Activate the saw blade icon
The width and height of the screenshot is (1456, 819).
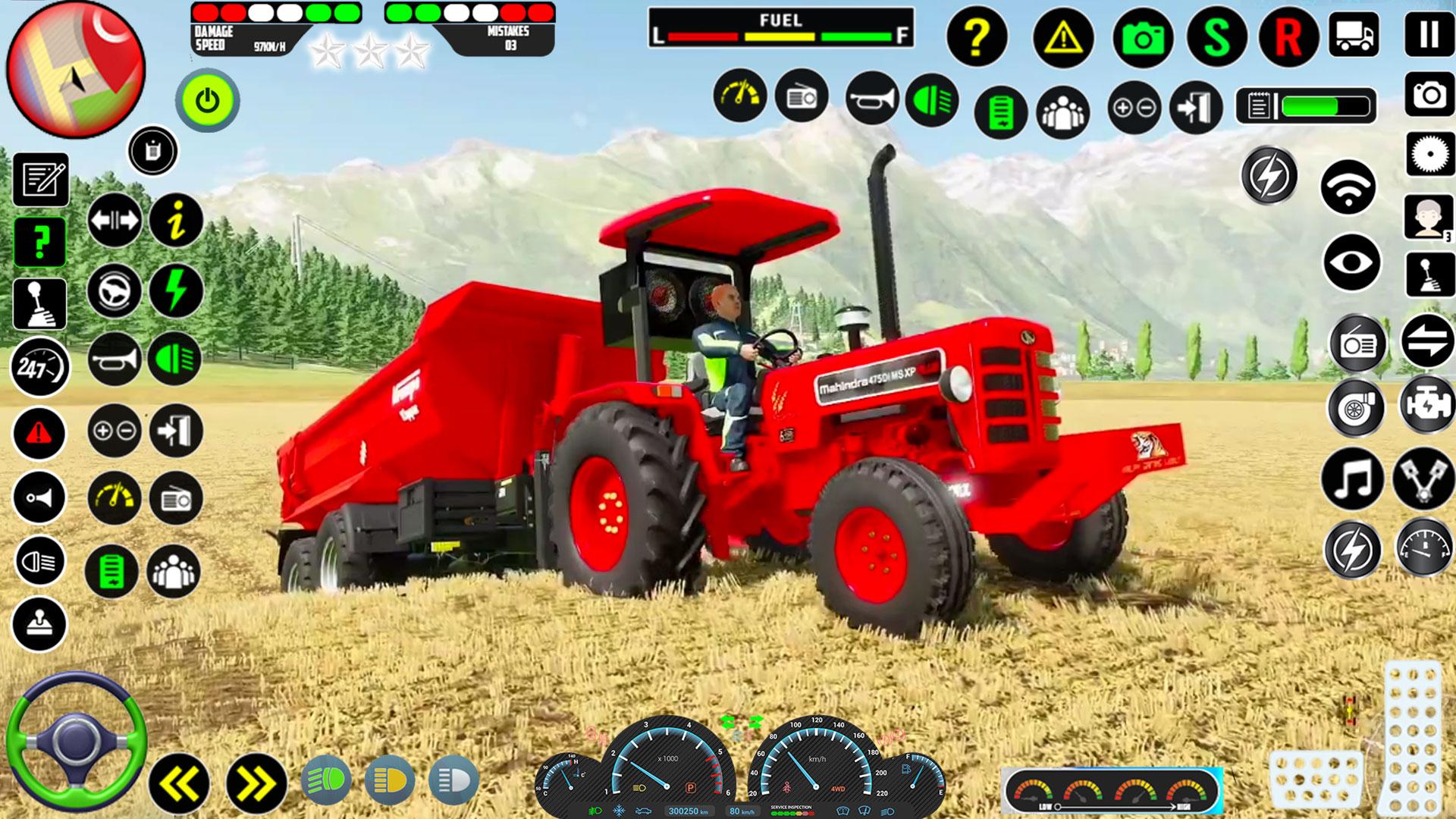[x=1429, y=155]
